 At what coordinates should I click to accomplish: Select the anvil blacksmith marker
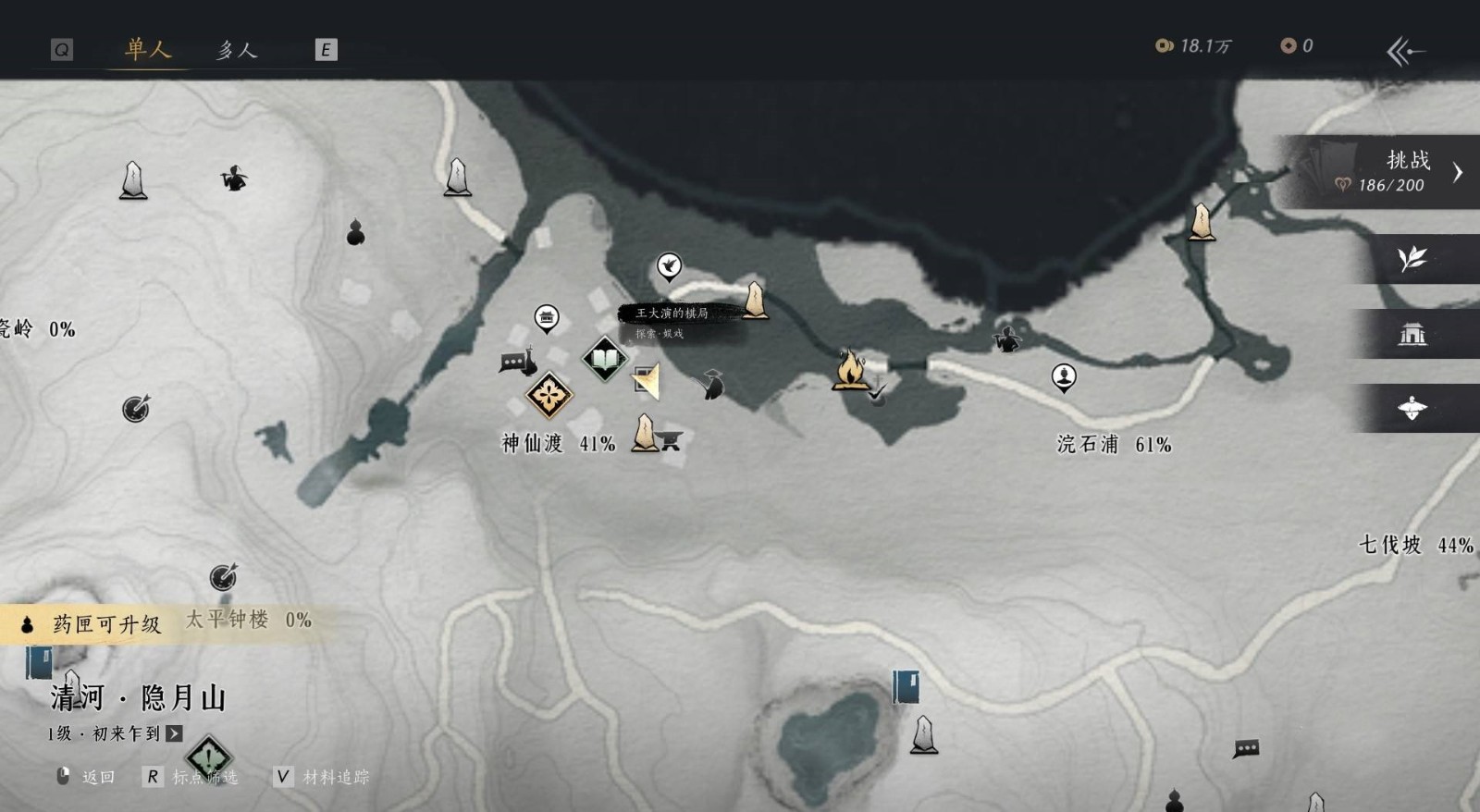[x=671, y=441]
